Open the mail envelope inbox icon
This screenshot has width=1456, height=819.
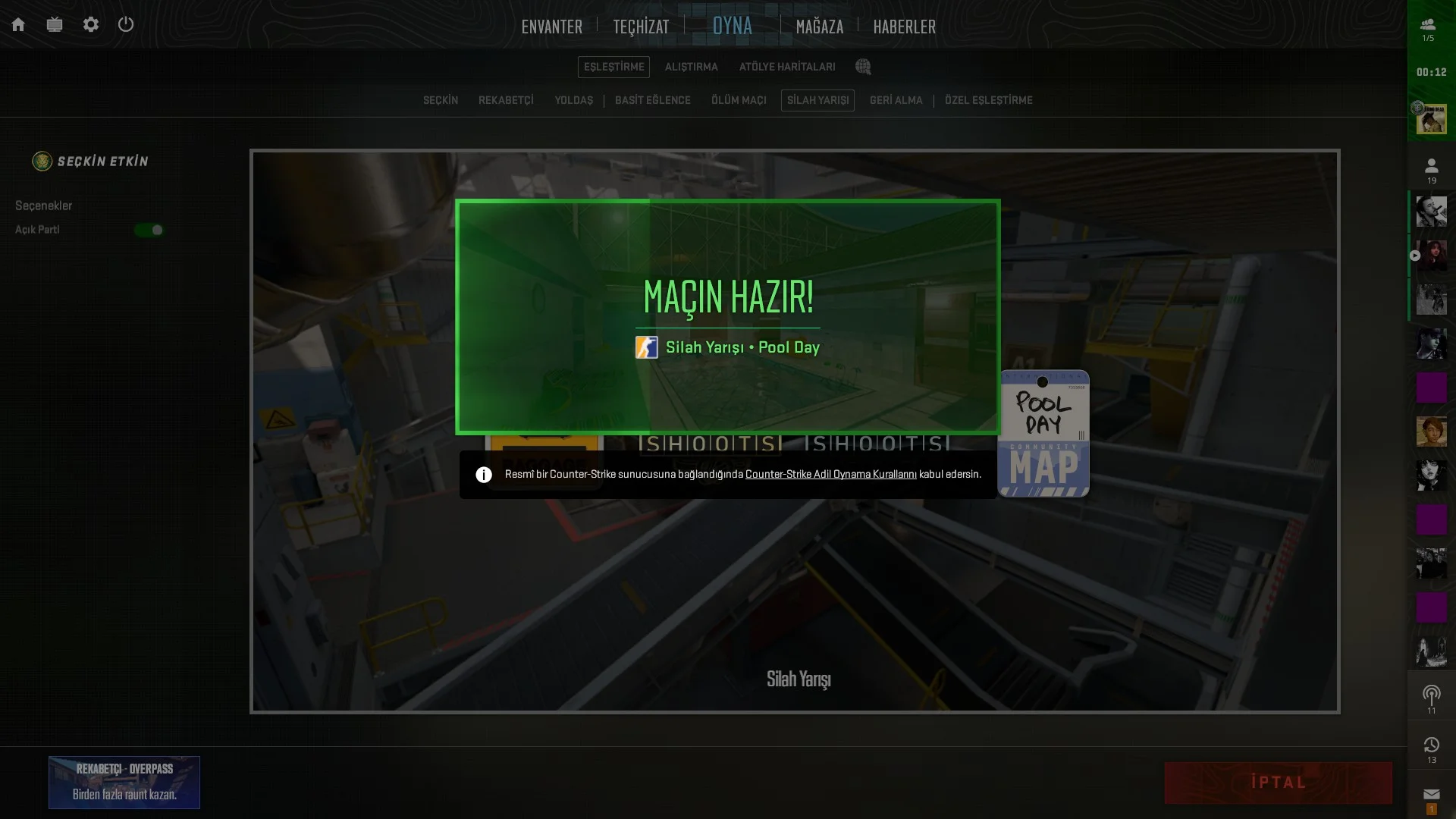(x=1431, y=795)
